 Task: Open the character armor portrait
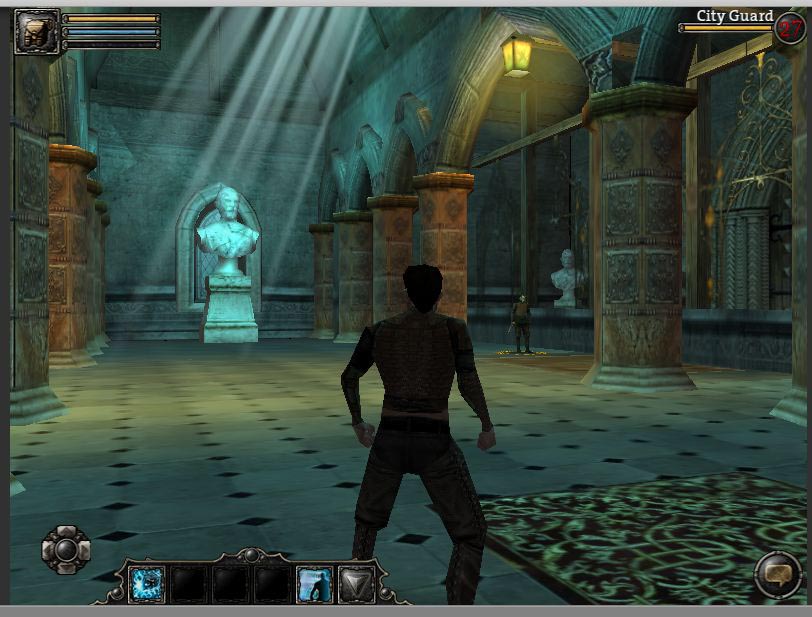(x=36, y=30)
